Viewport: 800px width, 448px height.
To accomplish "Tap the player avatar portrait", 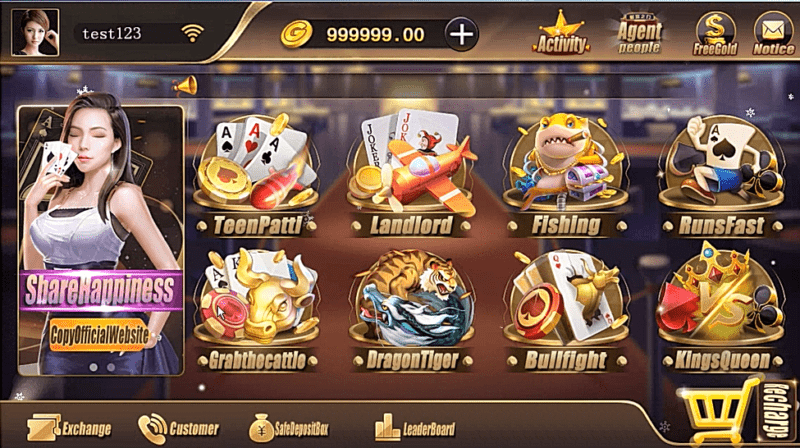I will pos(35,32).
